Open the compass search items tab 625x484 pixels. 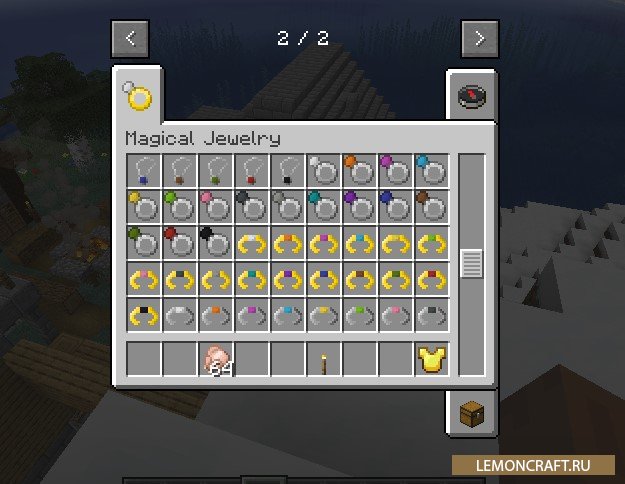click(471, 96)
